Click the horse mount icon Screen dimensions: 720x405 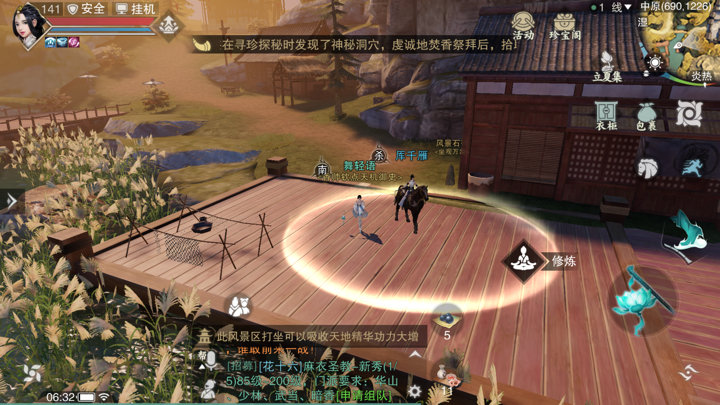(x=648, y=167)
